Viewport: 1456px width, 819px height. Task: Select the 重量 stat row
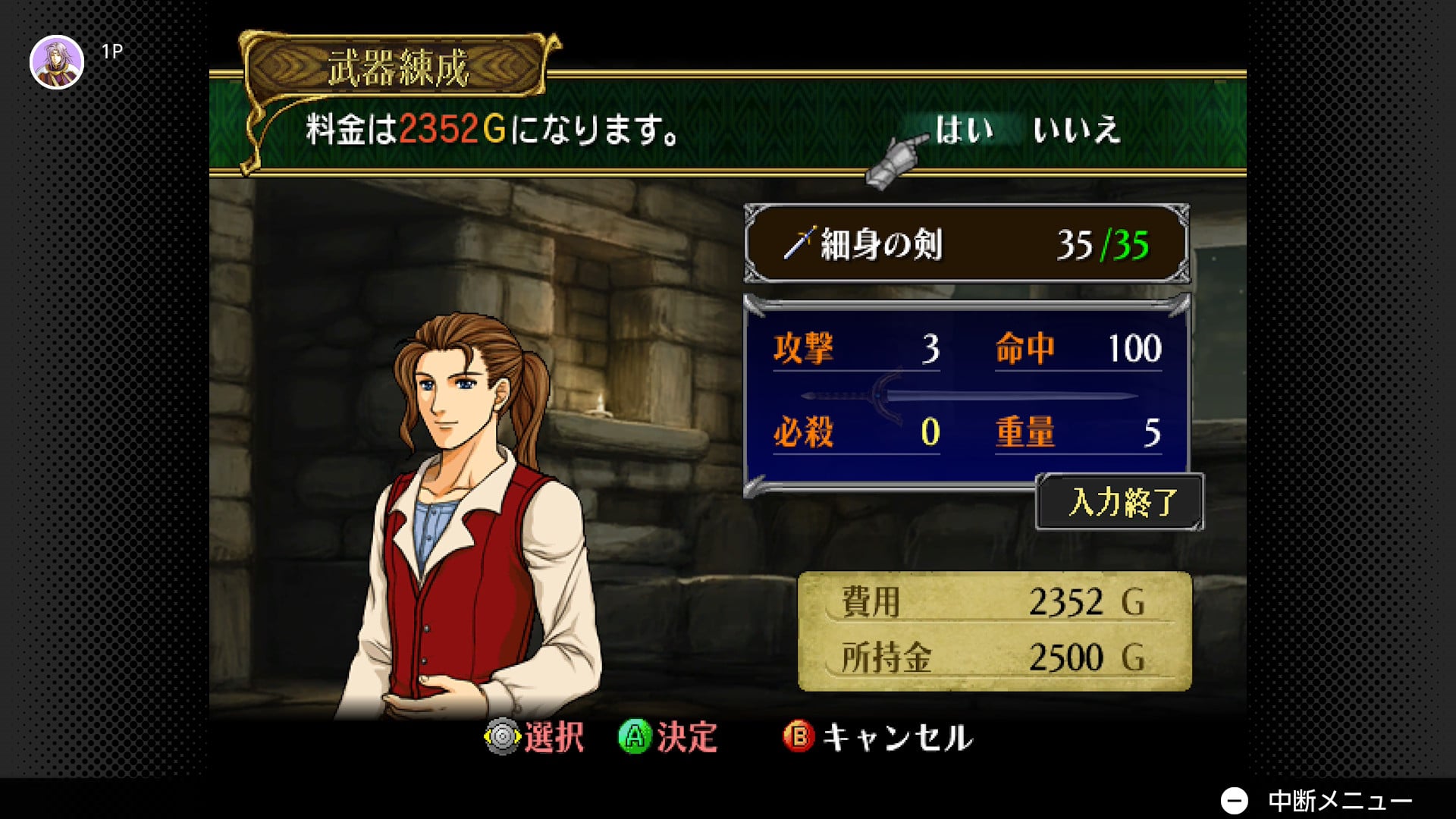click(x=1078, y=433)
